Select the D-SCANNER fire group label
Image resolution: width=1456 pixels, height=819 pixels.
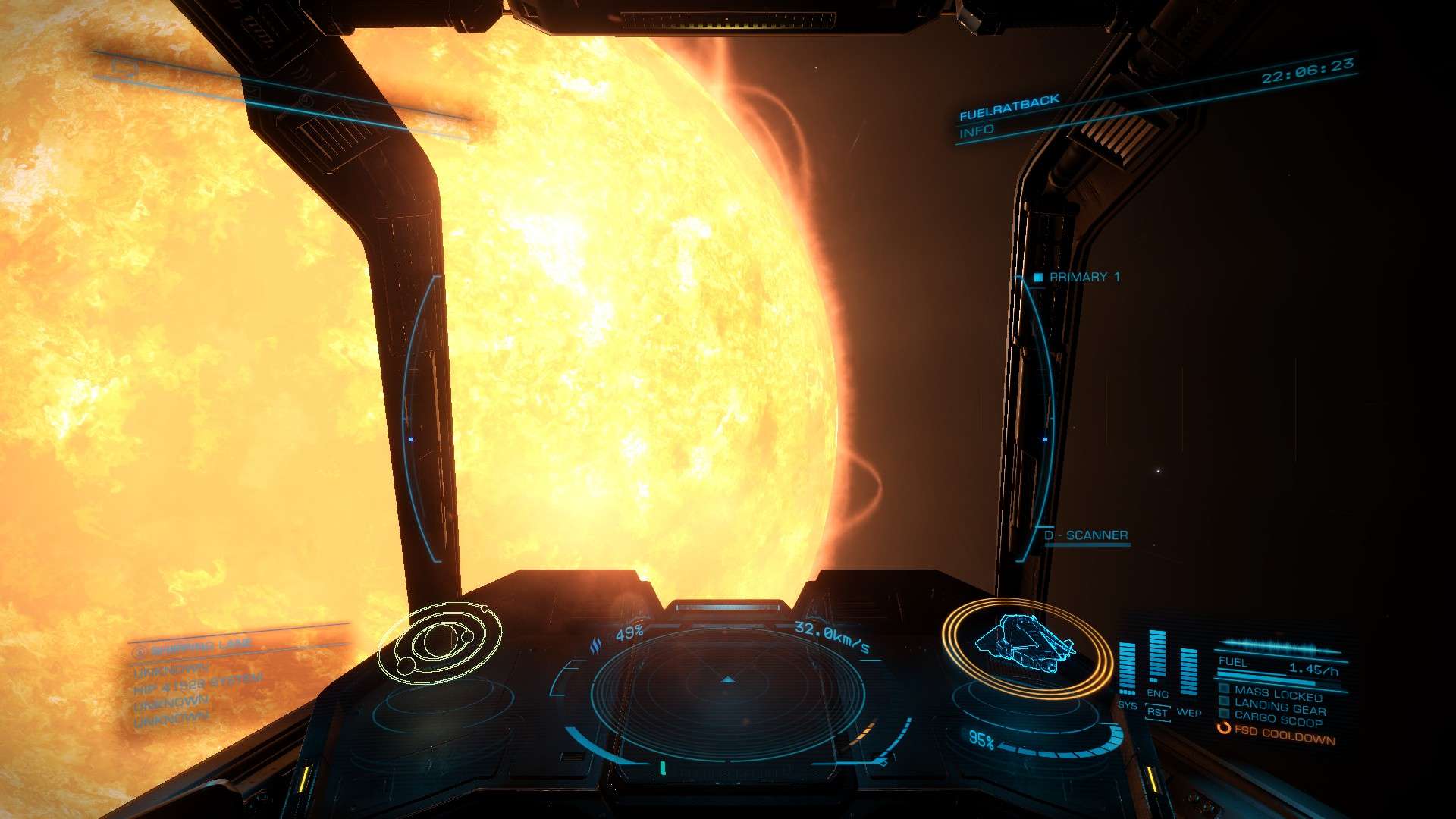(1085, 535)
